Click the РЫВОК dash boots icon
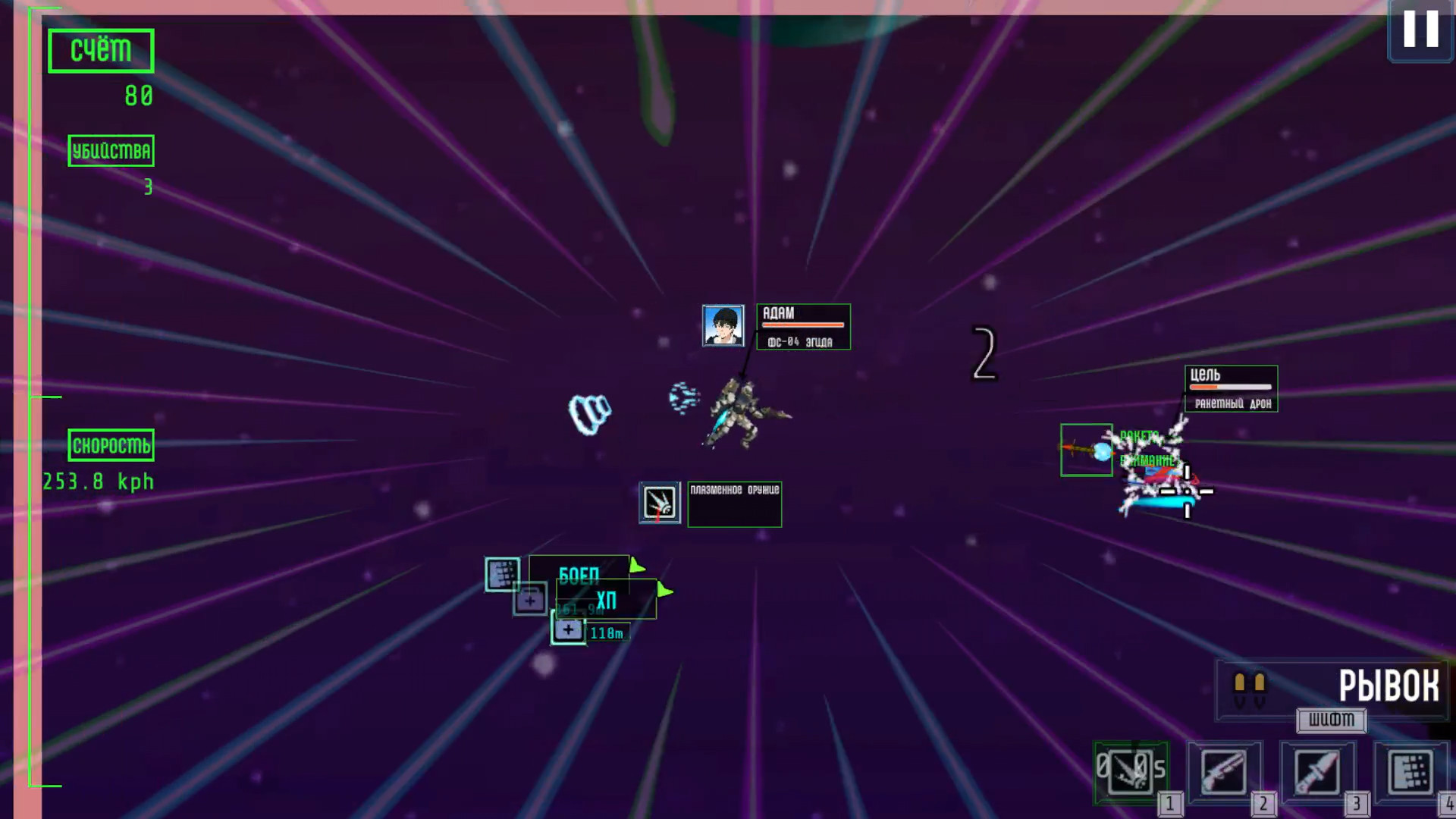1456x819 pixels. coord(1252,688)
